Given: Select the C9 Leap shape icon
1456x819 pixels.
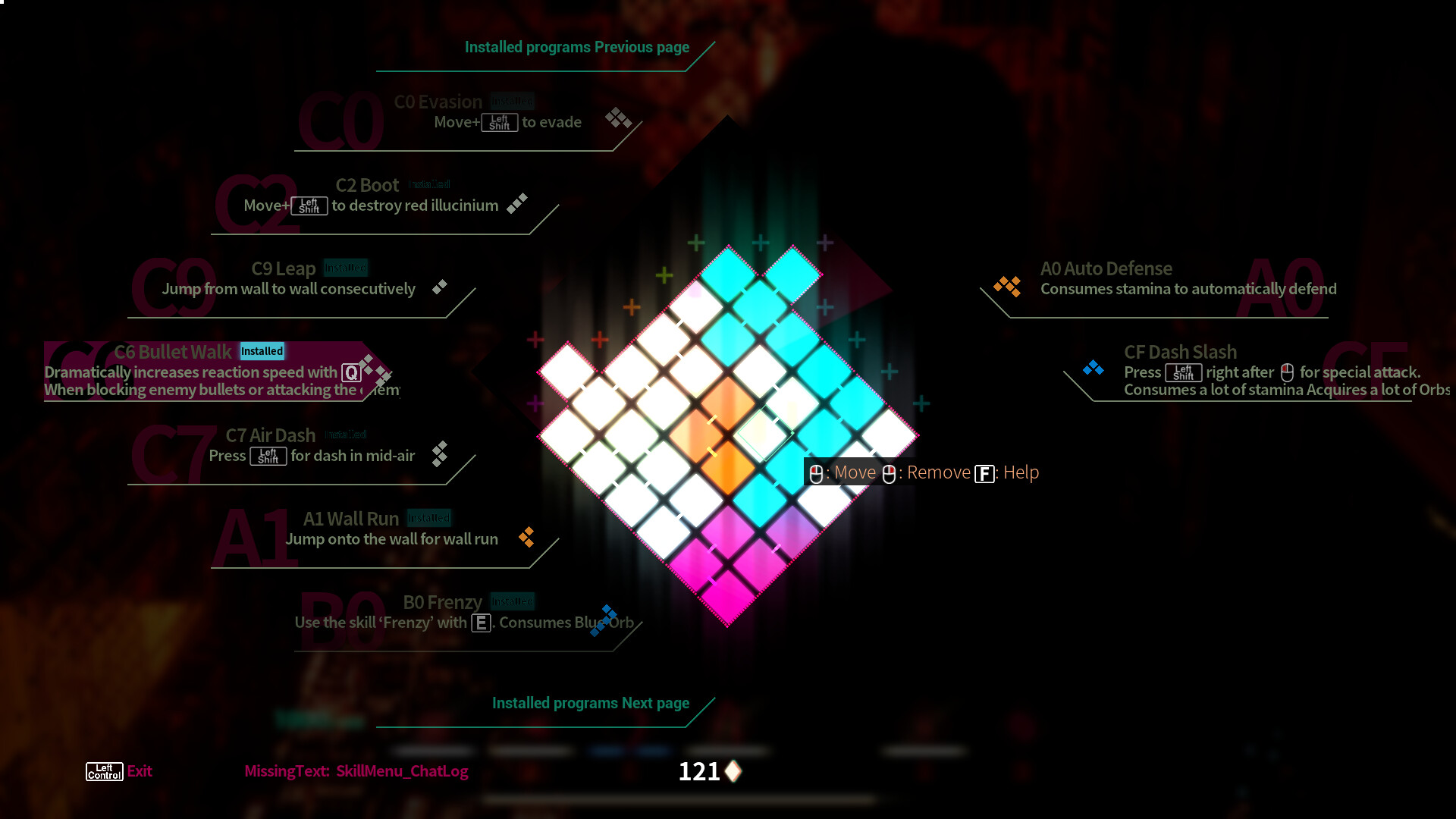Looking at the screenshot, I should coord(438,287).
